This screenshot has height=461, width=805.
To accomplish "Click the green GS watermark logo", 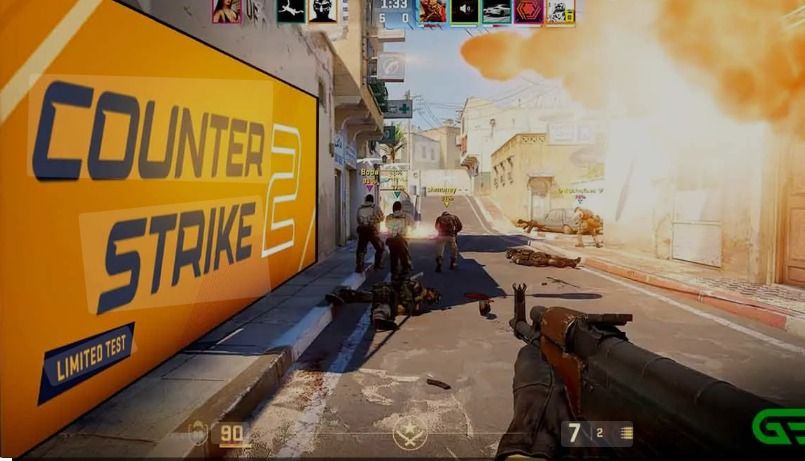I will [778, 427].
